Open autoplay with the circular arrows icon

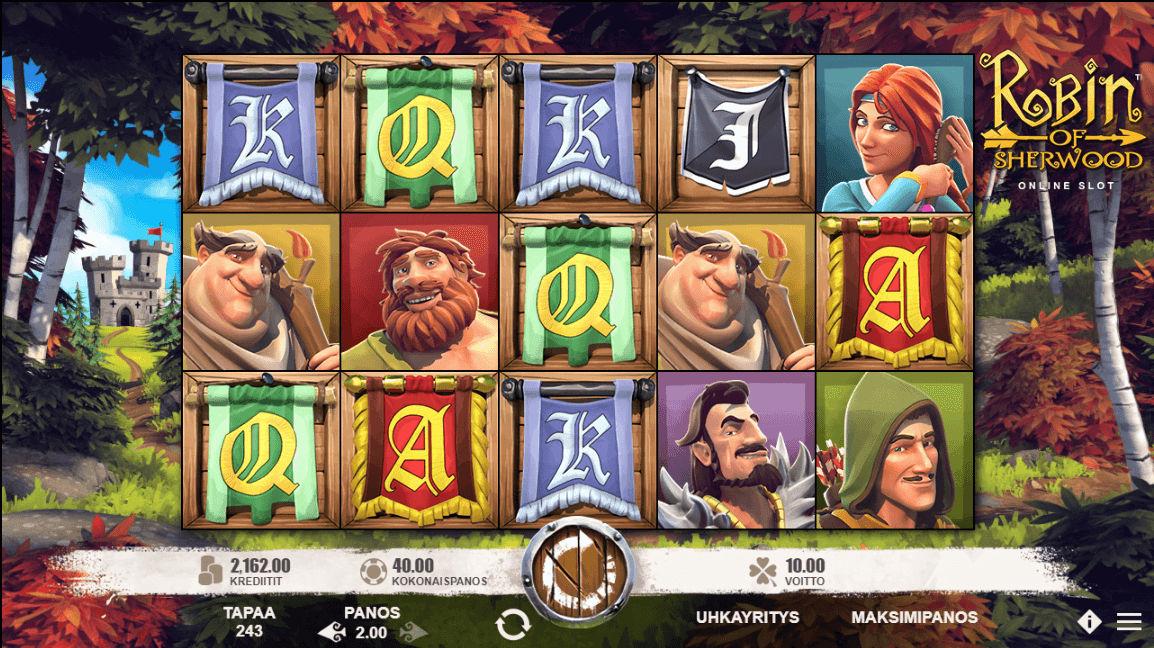tap(512, 625)
